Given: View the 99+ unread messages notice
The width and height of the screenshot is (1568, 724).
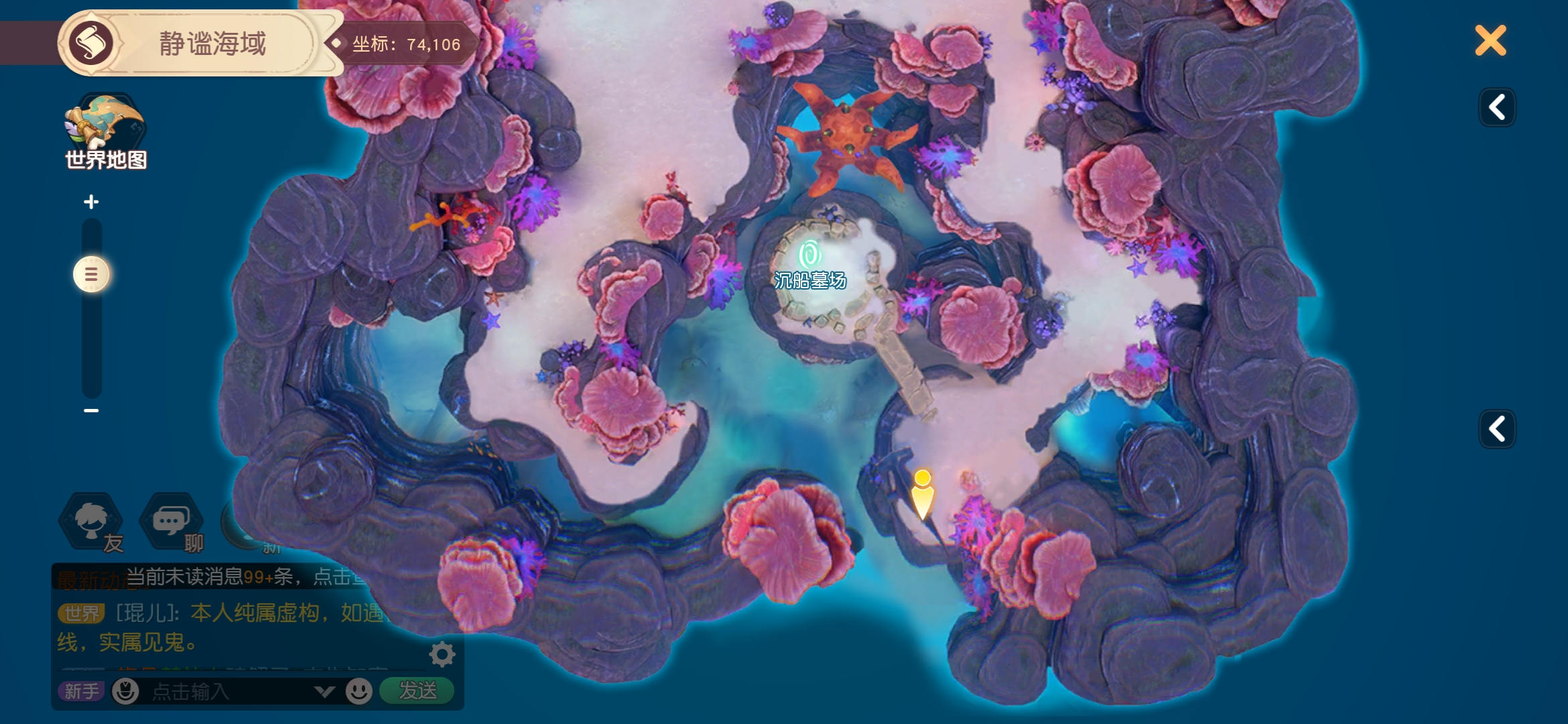Looking at the screenshot, I should click(x=245, y=577).
